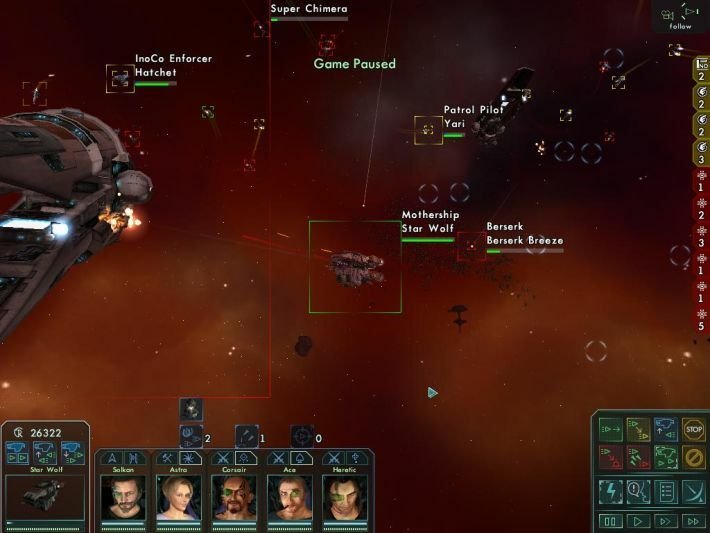This screenshot has height=533, width=710.
Task: Activate the red attack target order
Action: pos(610,457)
